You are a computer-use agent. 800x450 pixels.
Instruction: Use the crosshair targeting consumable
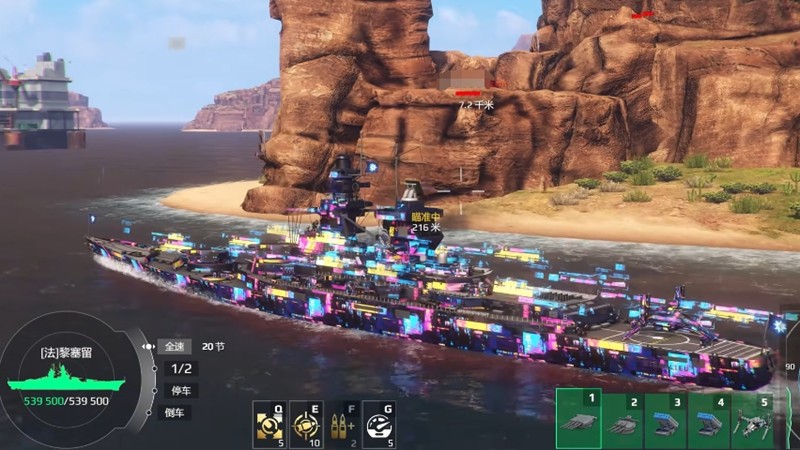(x=305, y=425)
